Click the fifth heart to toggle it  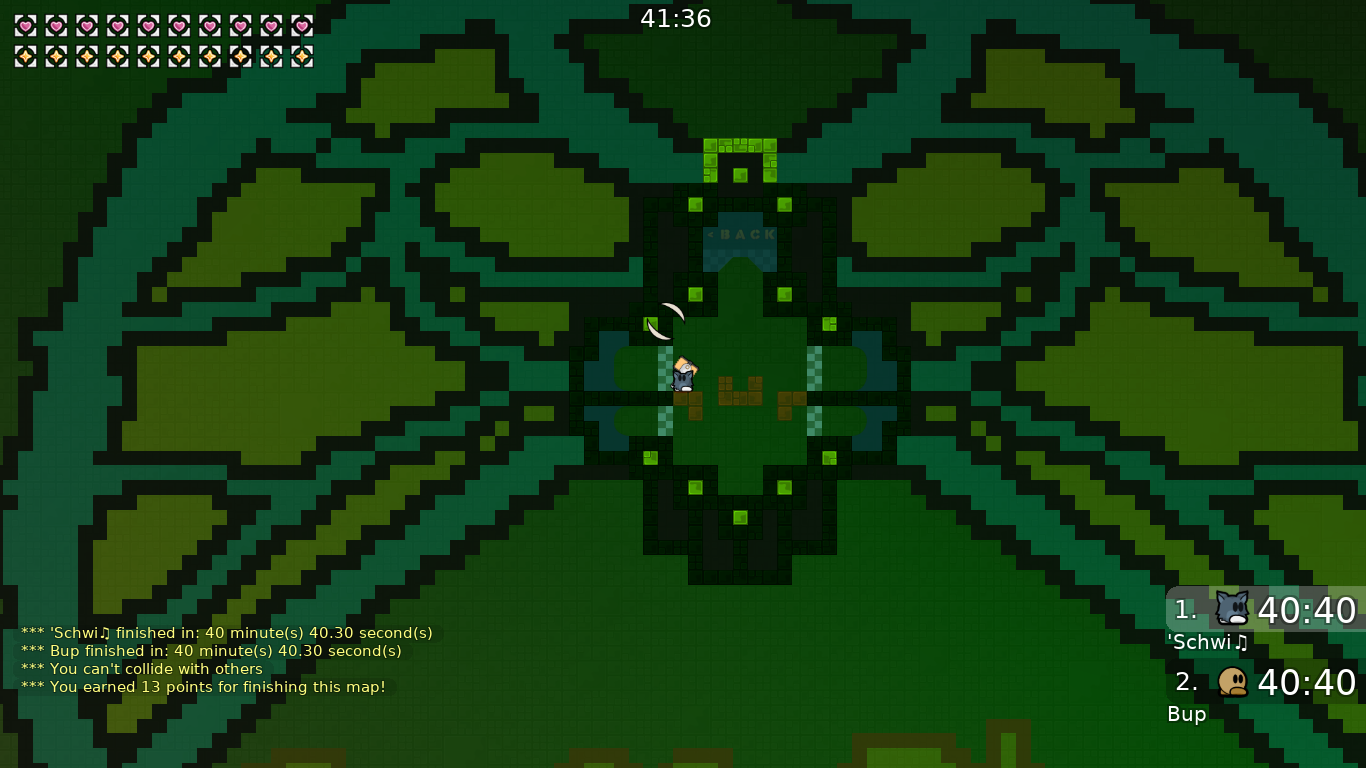(x=148, y=27)
